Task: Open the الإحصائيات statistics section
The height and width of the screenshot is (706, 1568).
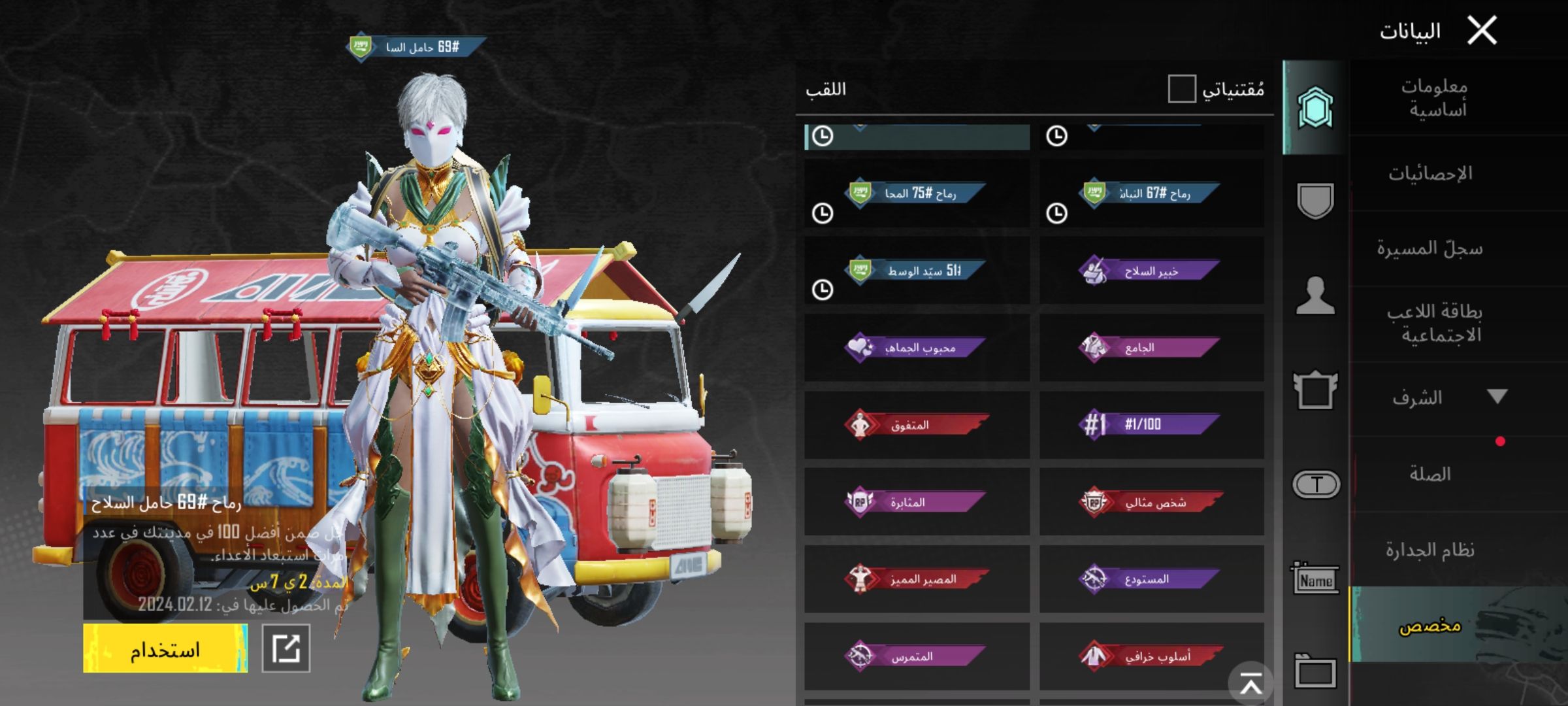Action: point(1431,174)
